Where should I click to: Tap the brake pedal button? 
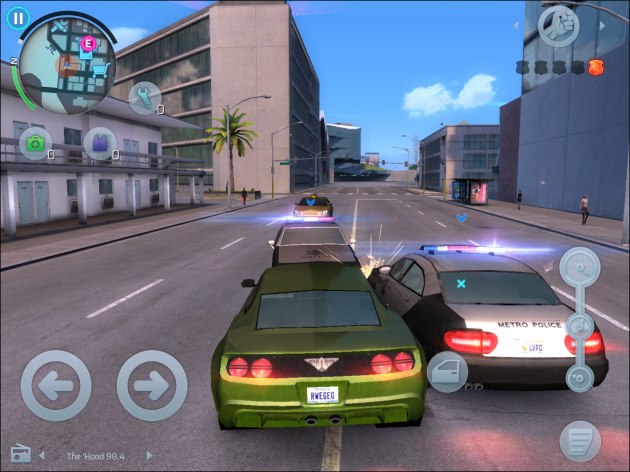click(580, 440)
